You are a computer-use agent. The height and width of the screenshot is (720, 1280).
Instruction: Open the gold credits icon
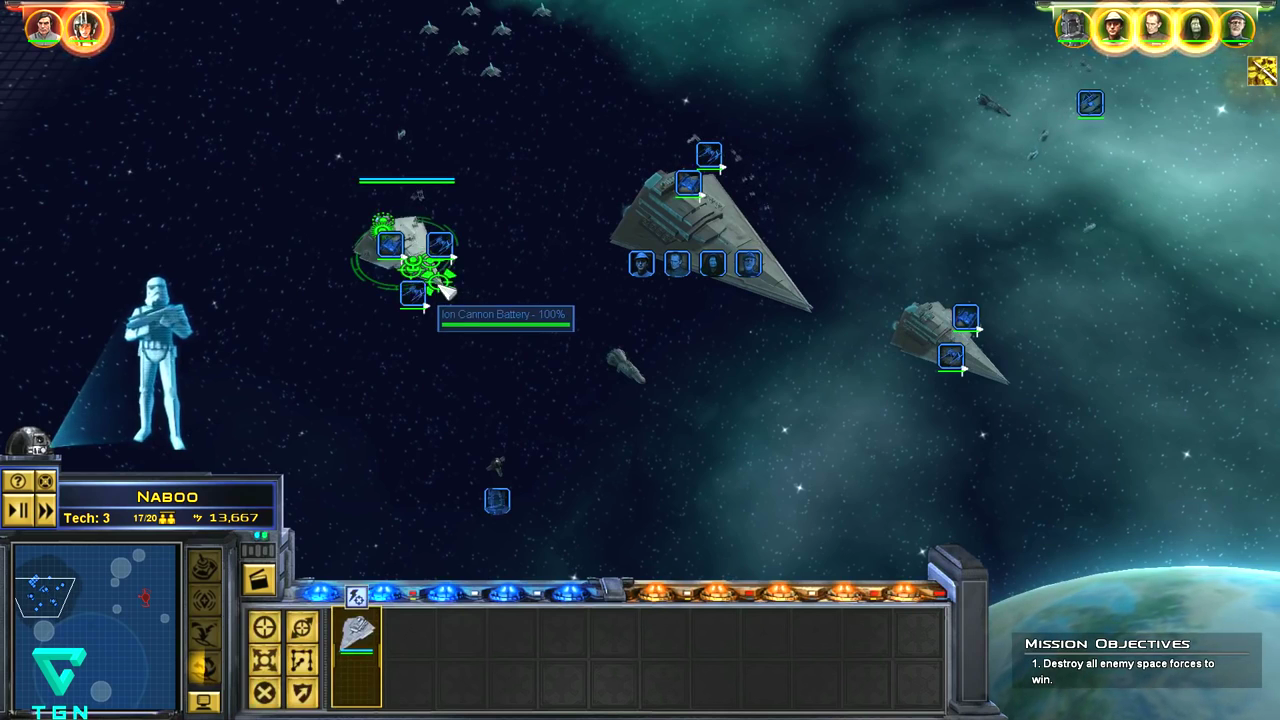[1262, 71]
